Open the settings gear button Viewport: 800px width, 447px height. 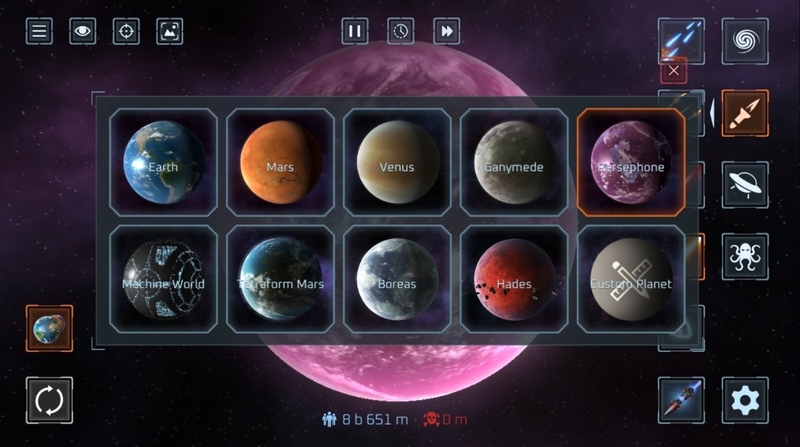745,401
